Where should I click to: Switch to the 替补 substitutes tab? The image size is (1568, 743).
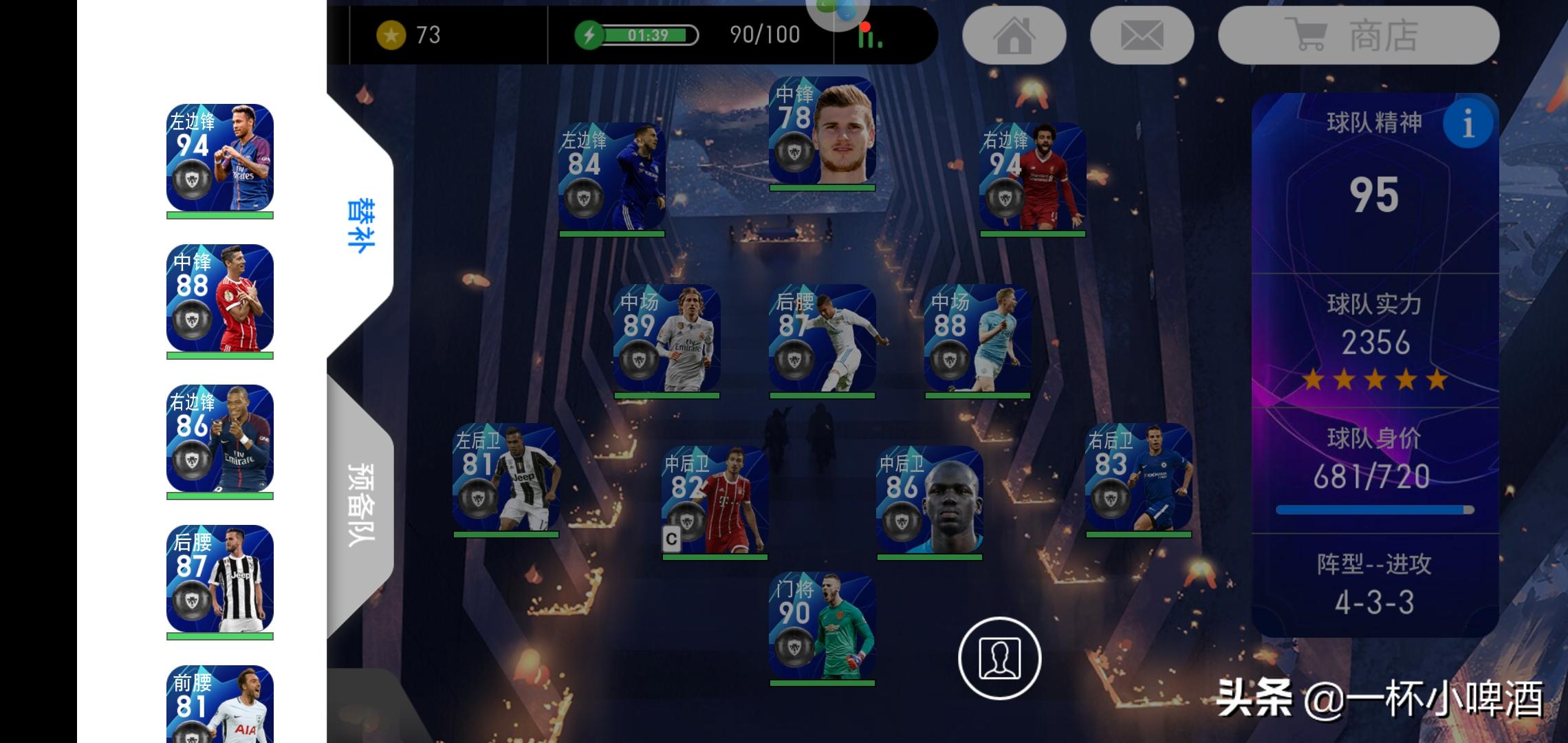coord(360,227)
